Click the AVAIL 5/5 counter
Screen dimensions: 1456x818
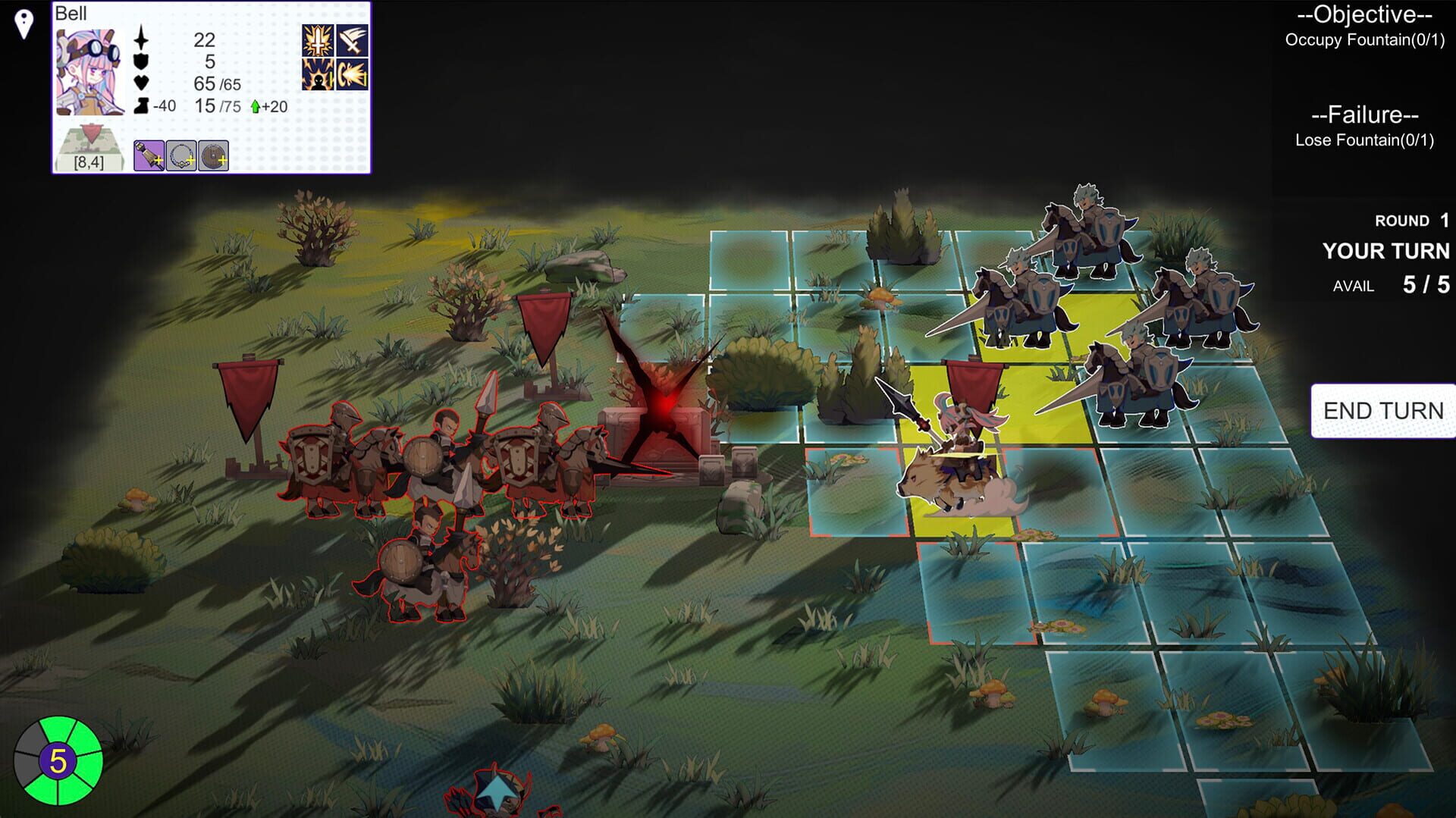pyautogui.click(x=1388, y=286)
